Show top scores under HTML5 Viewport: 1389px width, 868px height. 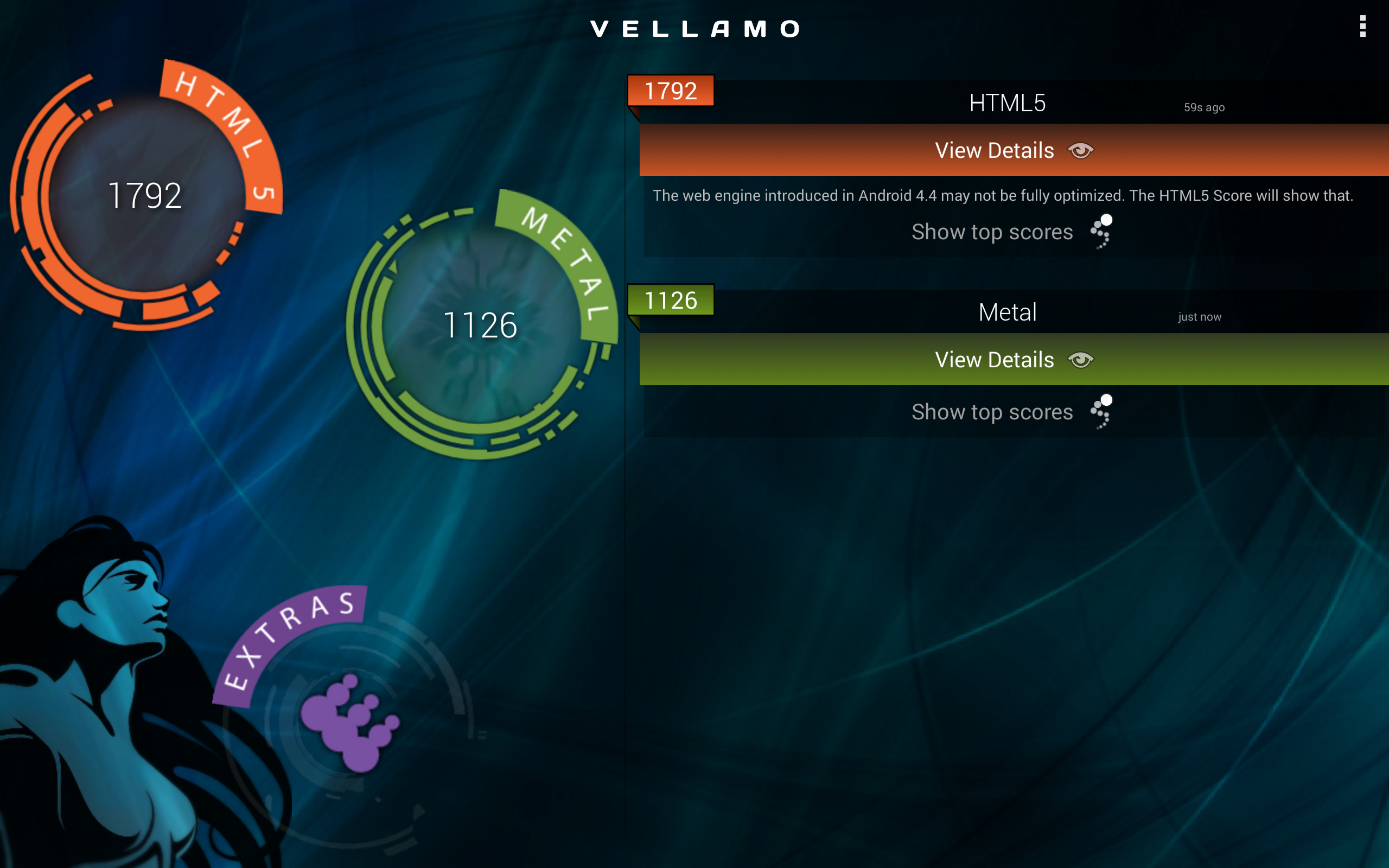pos(1011,232)
